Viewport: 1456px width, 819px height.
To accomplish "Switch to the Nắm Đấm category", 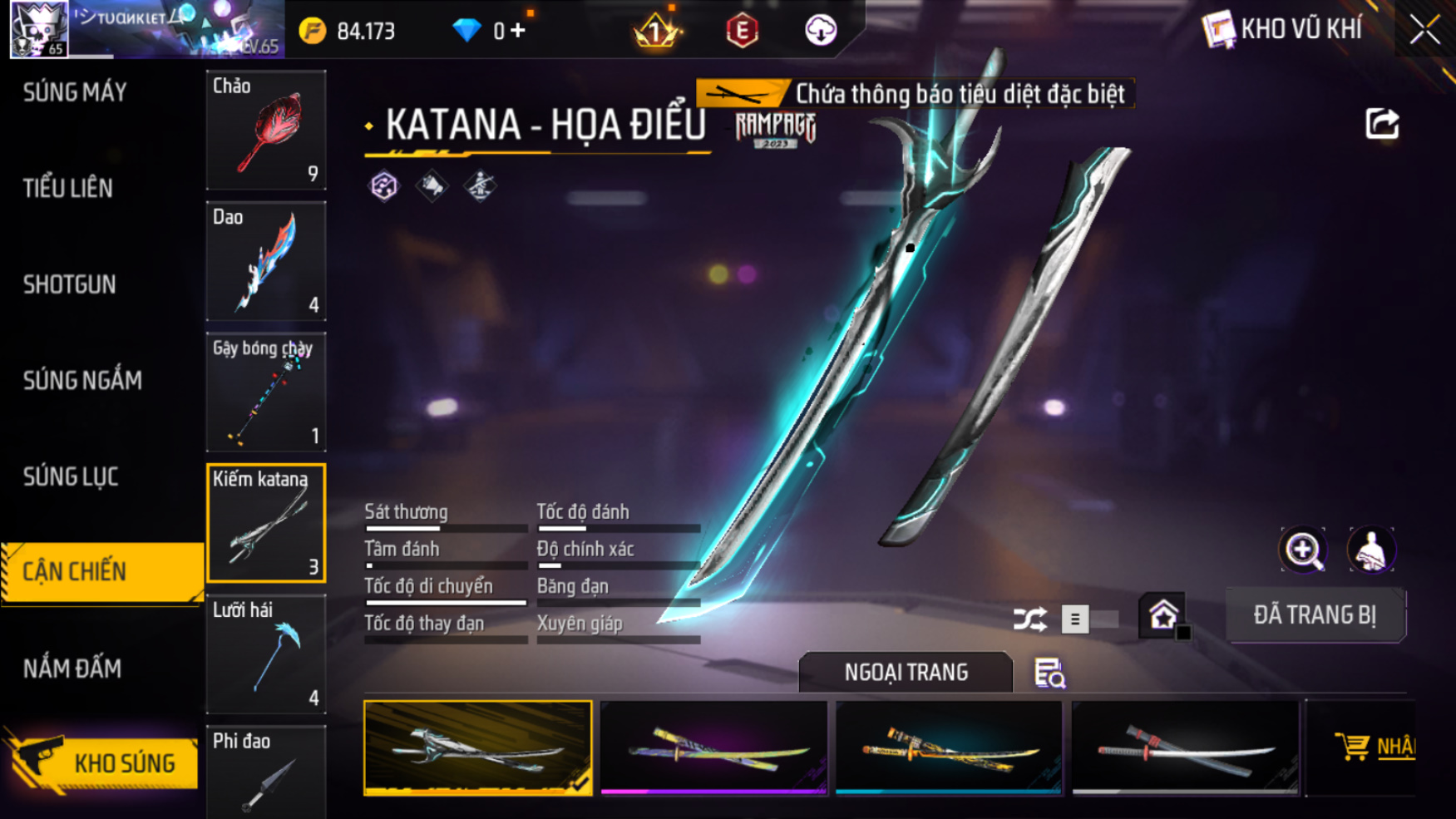I will (x=72, y=669).
